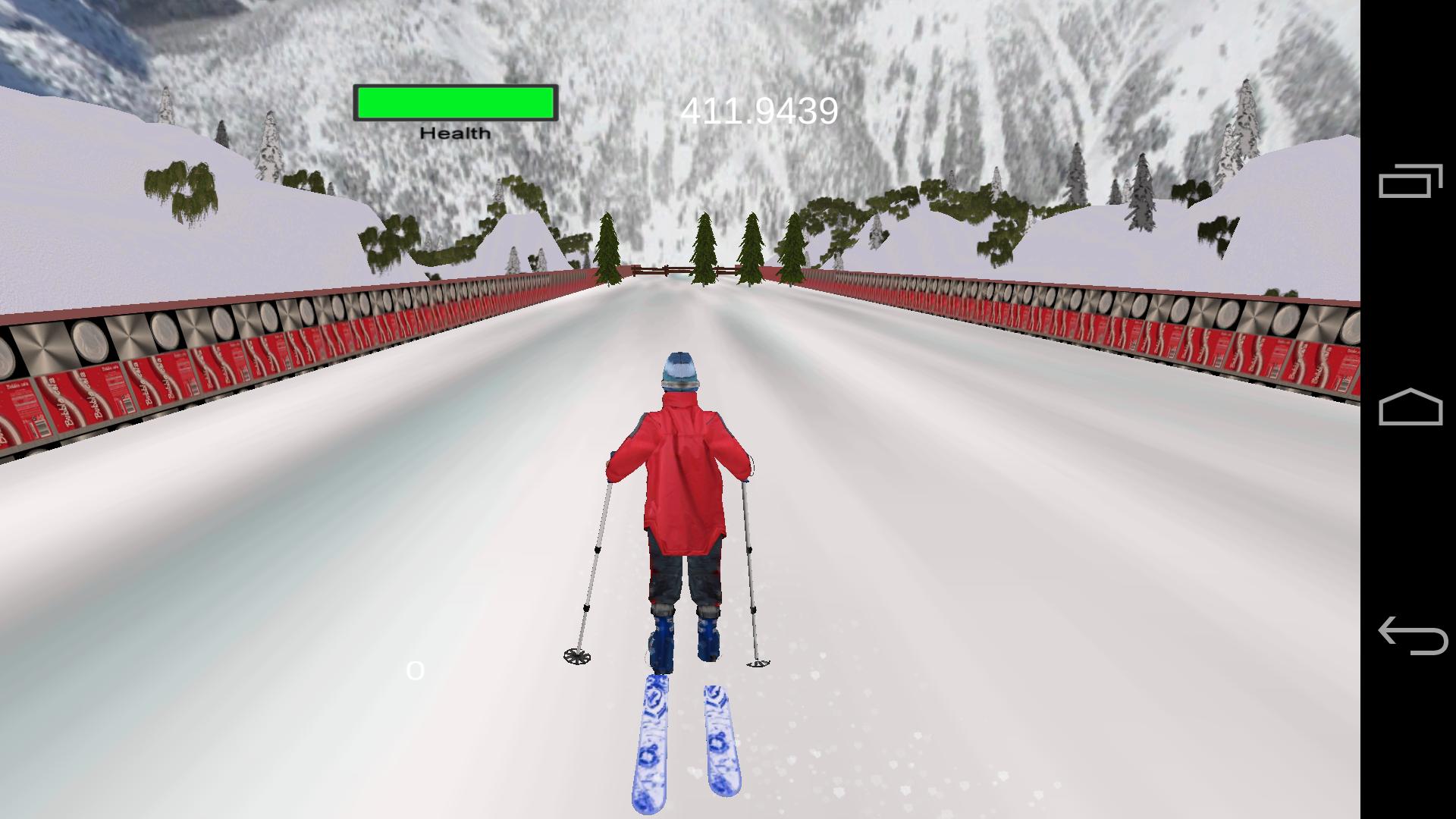This screenshot has height=819, width=1456.
Task: Tap the score counter reading 411.9439
Action: click(758, 110)
